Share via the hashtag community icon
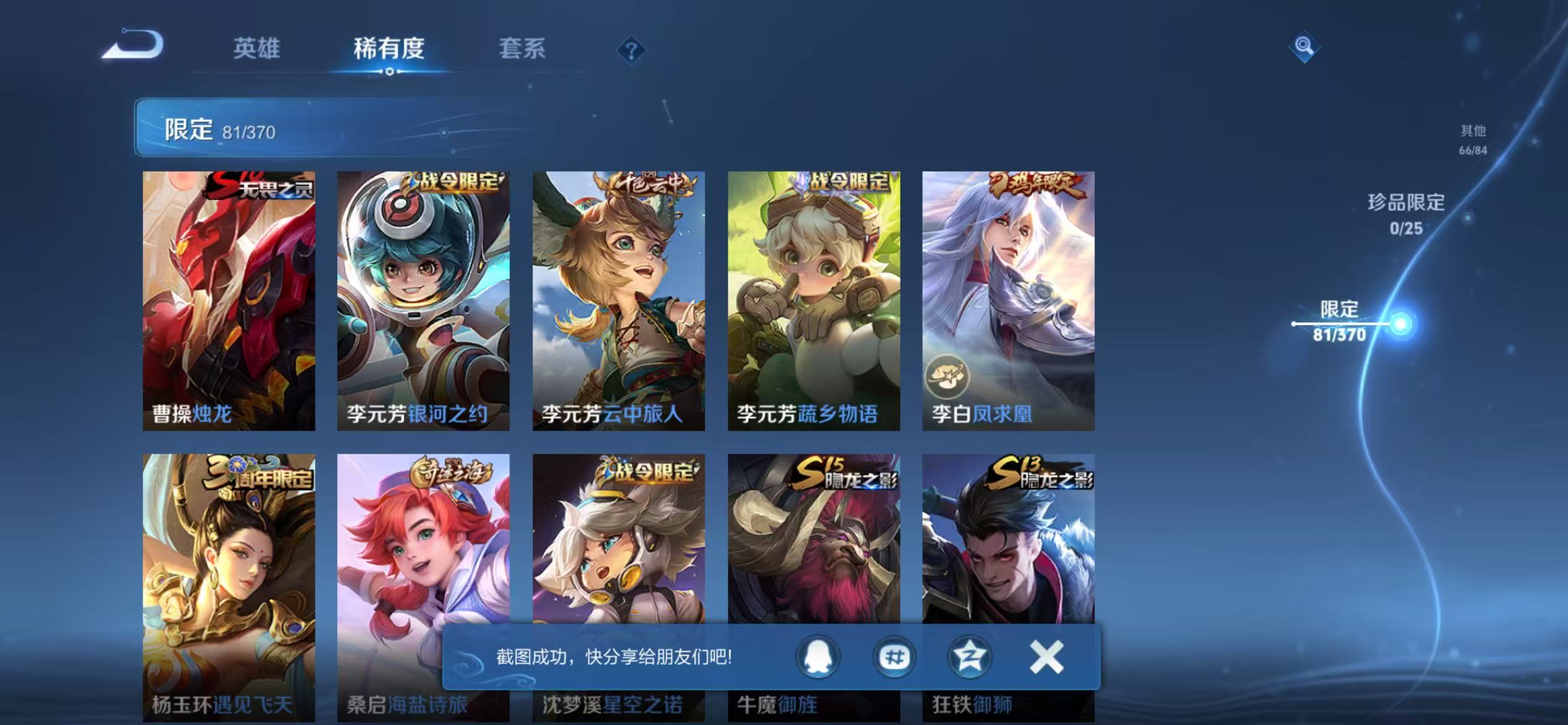This screenshot has height=725, width=1568. point(893,658)
